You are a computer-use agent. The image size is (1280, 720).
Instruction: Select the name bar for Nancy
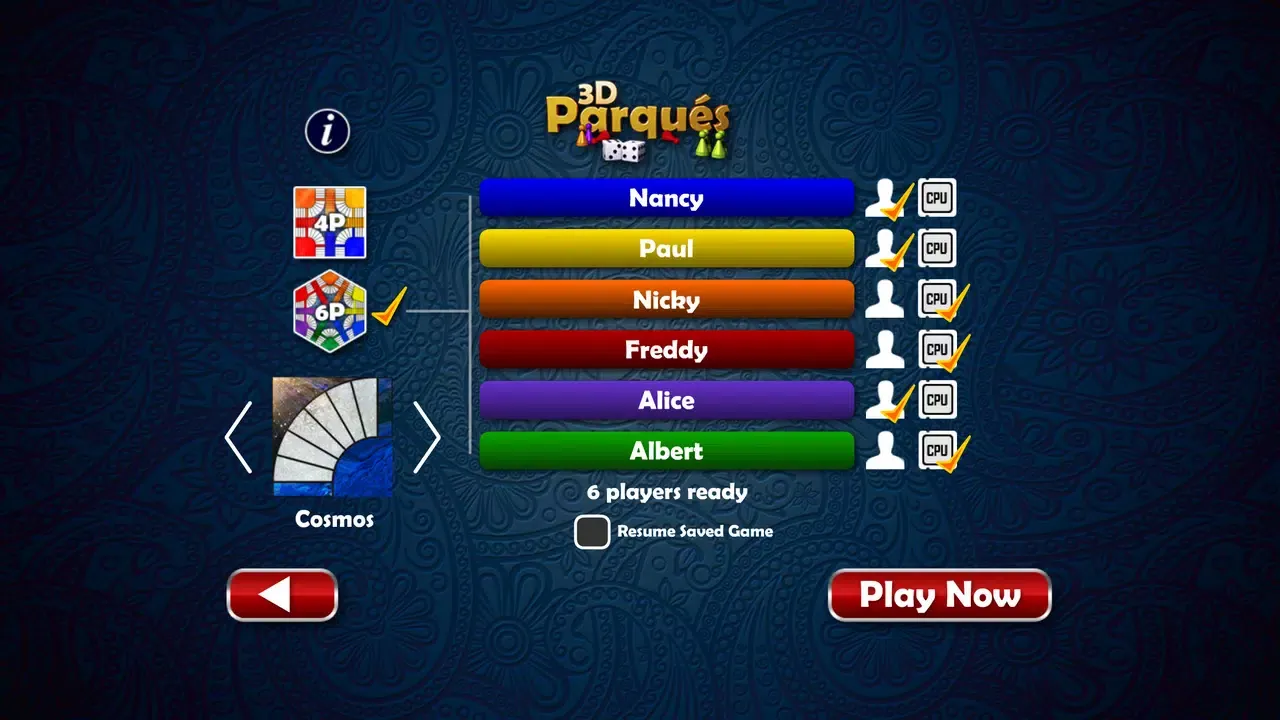(666, 198)
